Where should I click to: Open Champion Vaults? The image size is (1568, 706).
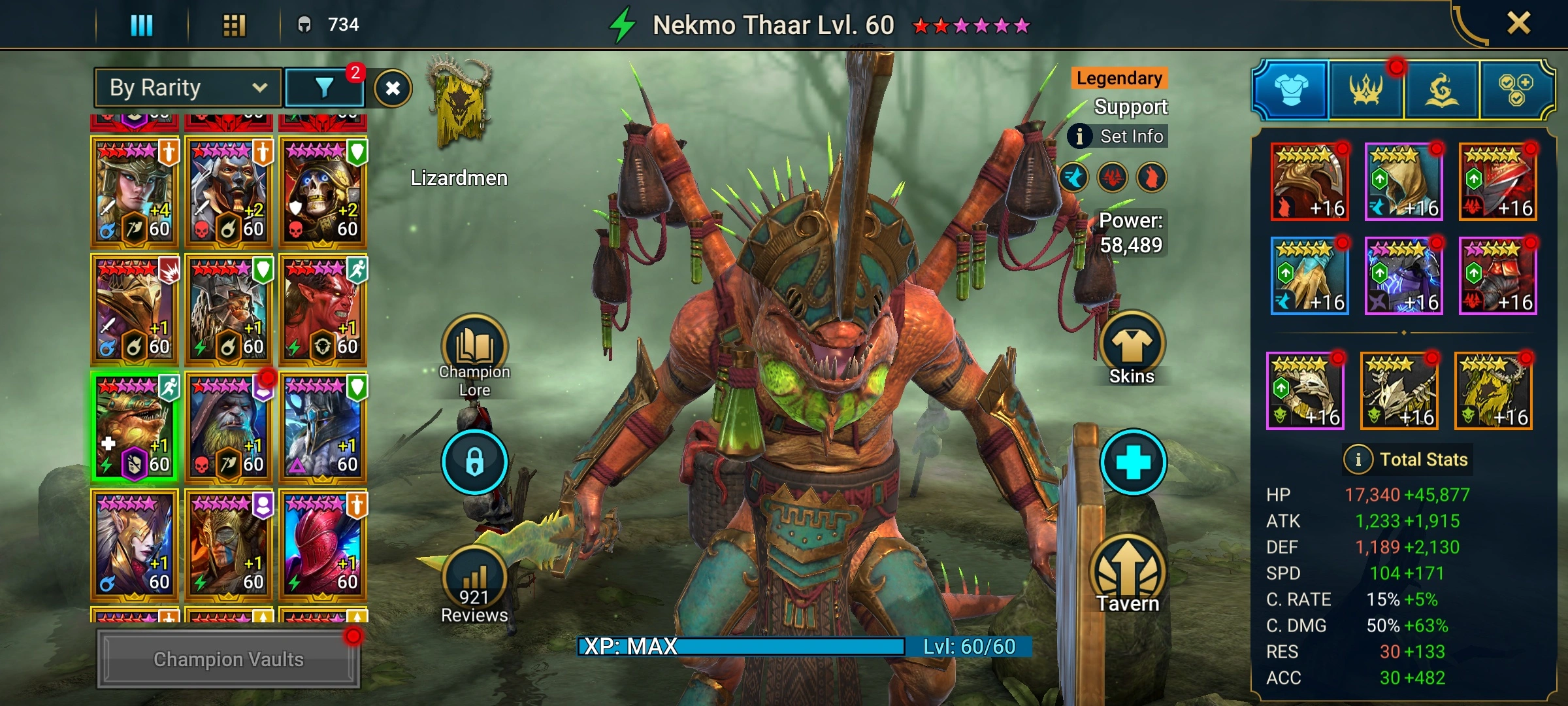pyautogui.click(x=228, y=659)
